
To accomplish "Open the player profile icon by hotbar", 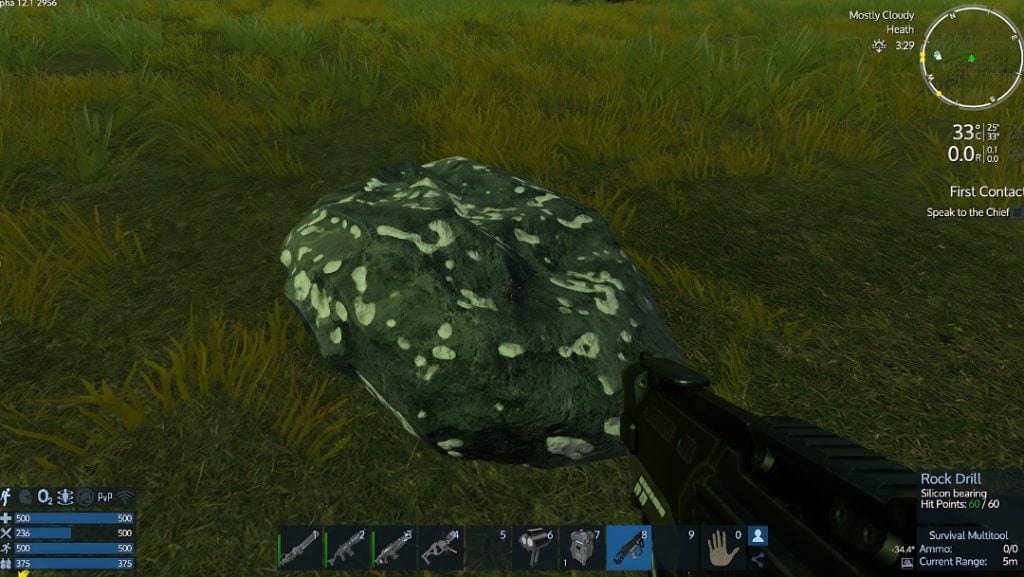I will coord(758,536).
